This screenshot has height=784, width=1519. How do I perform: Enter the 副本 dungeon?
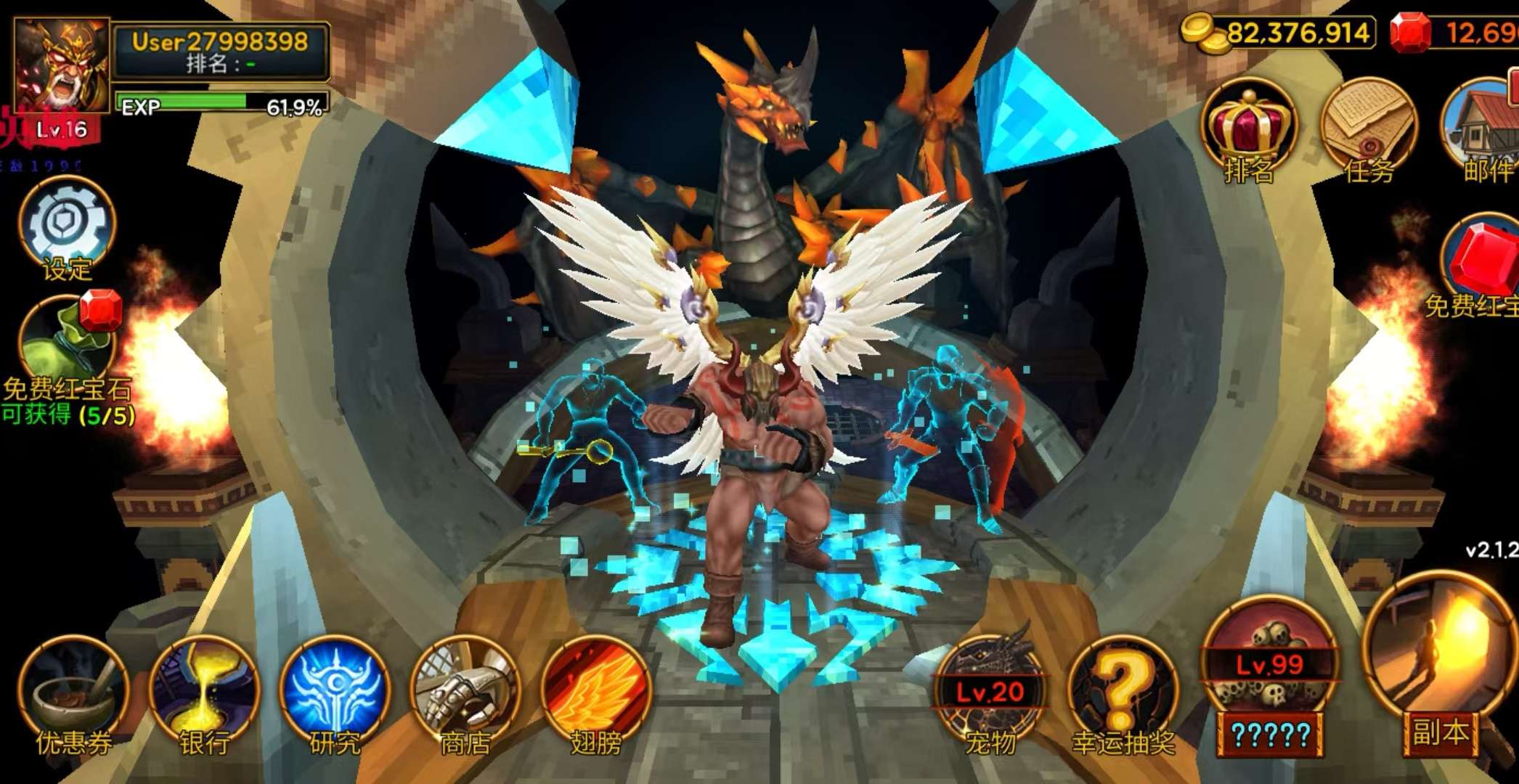(x=1439, y=668)
